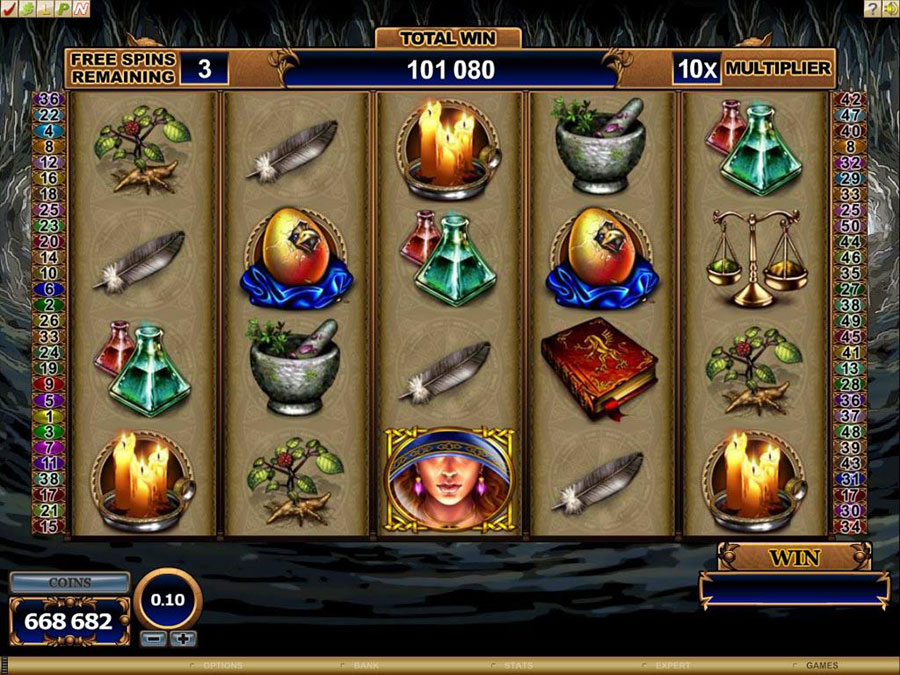The height and width of the screenshot is (675, 900).
Task: Click the Coins toggle button
Action: 69,582
